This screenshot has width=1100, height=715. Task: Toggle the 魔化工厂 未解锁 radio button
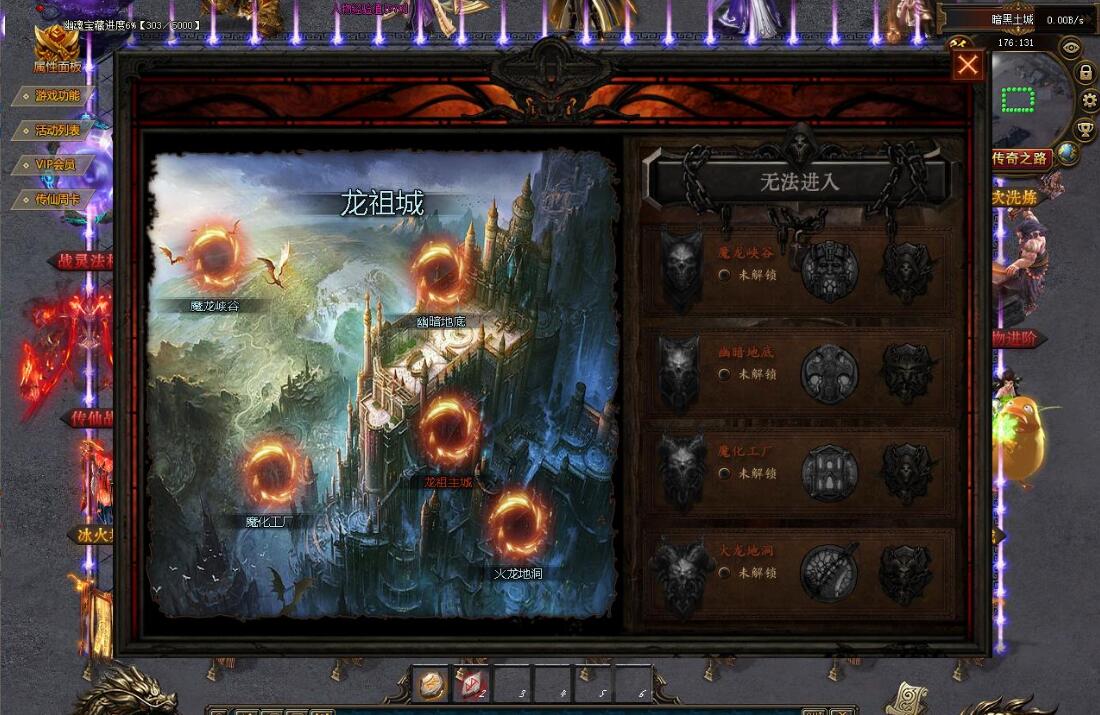coord(724,473)
